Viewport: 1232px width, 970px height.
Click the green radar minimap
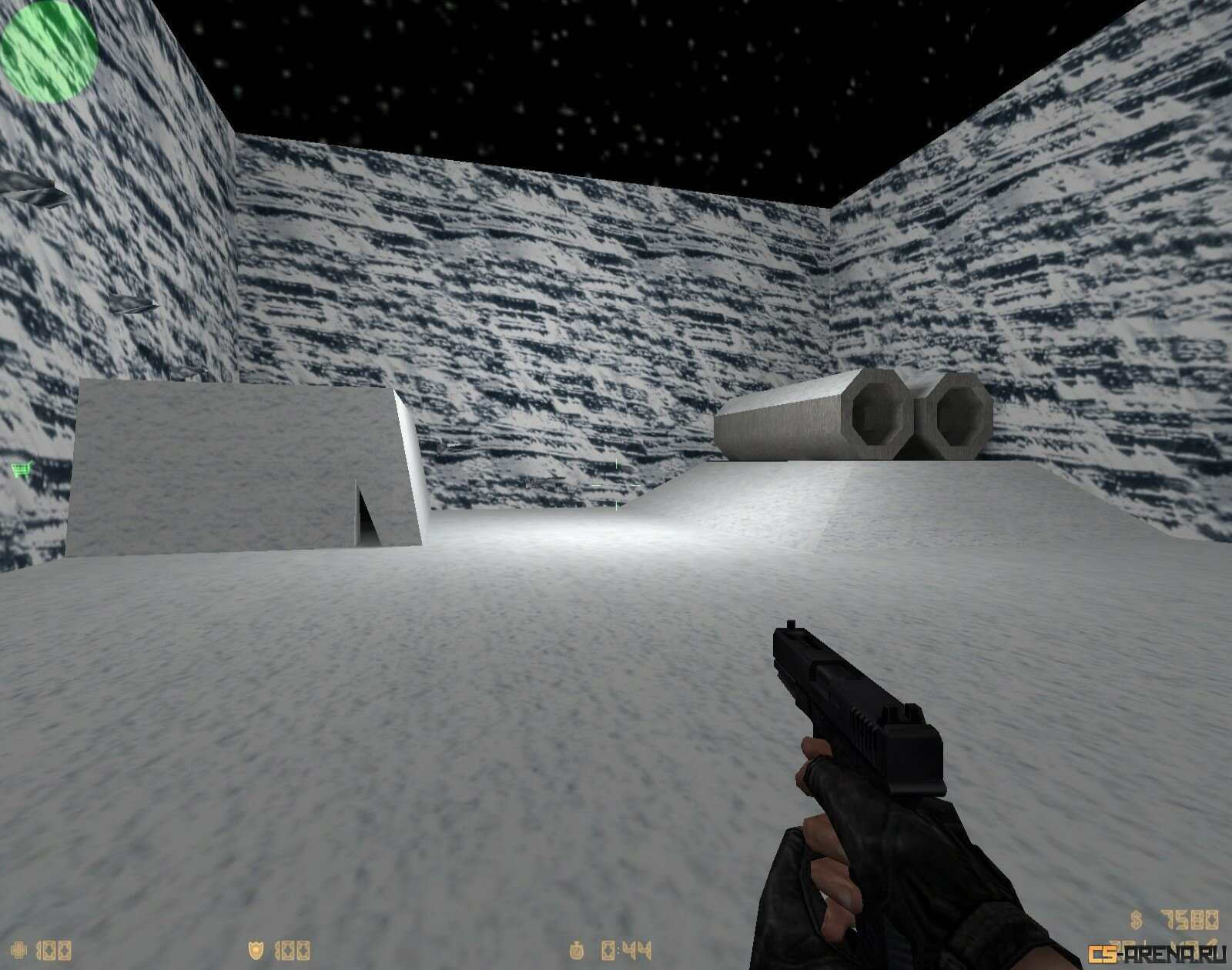point(49,52)
